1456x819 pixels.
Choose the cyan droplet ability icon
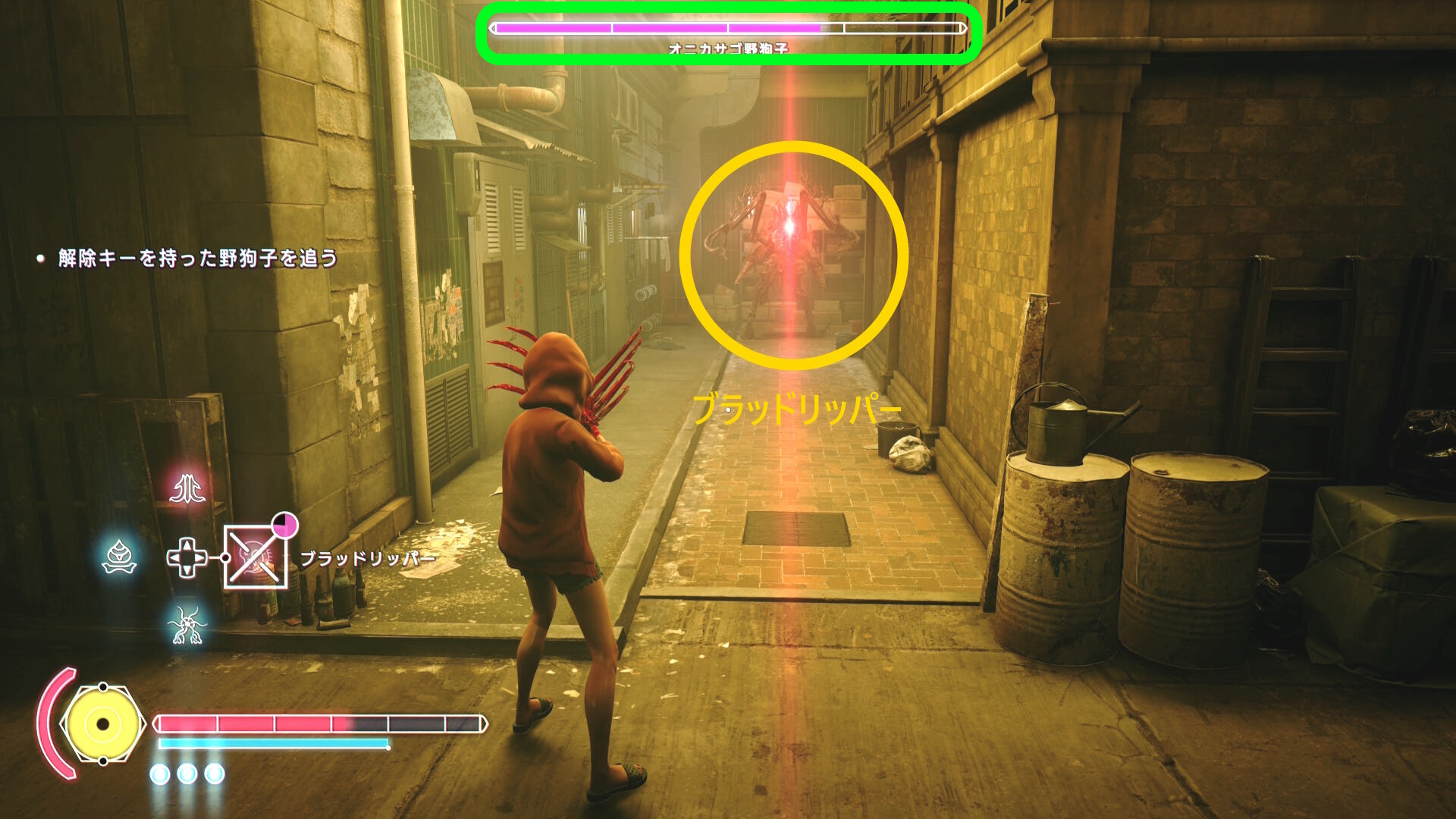click(119, 557)
